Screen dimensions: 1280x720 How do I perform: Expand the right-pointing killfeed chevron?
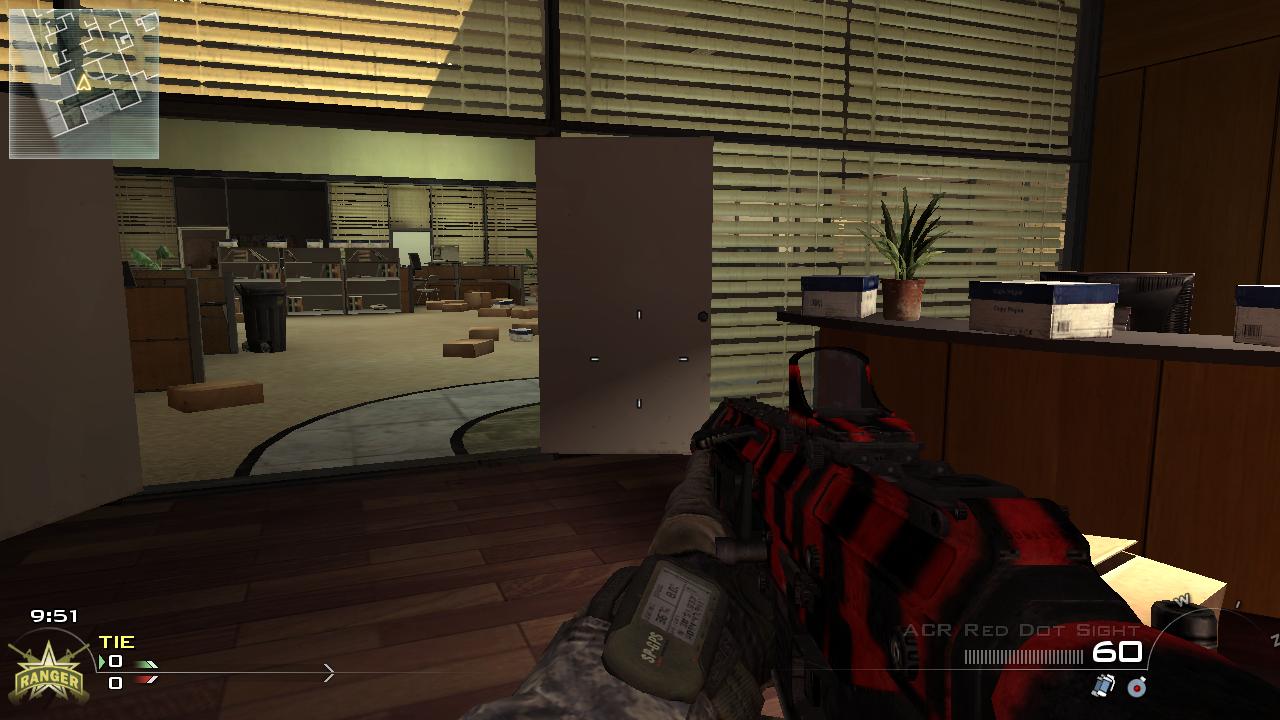(x=330, y=673)
